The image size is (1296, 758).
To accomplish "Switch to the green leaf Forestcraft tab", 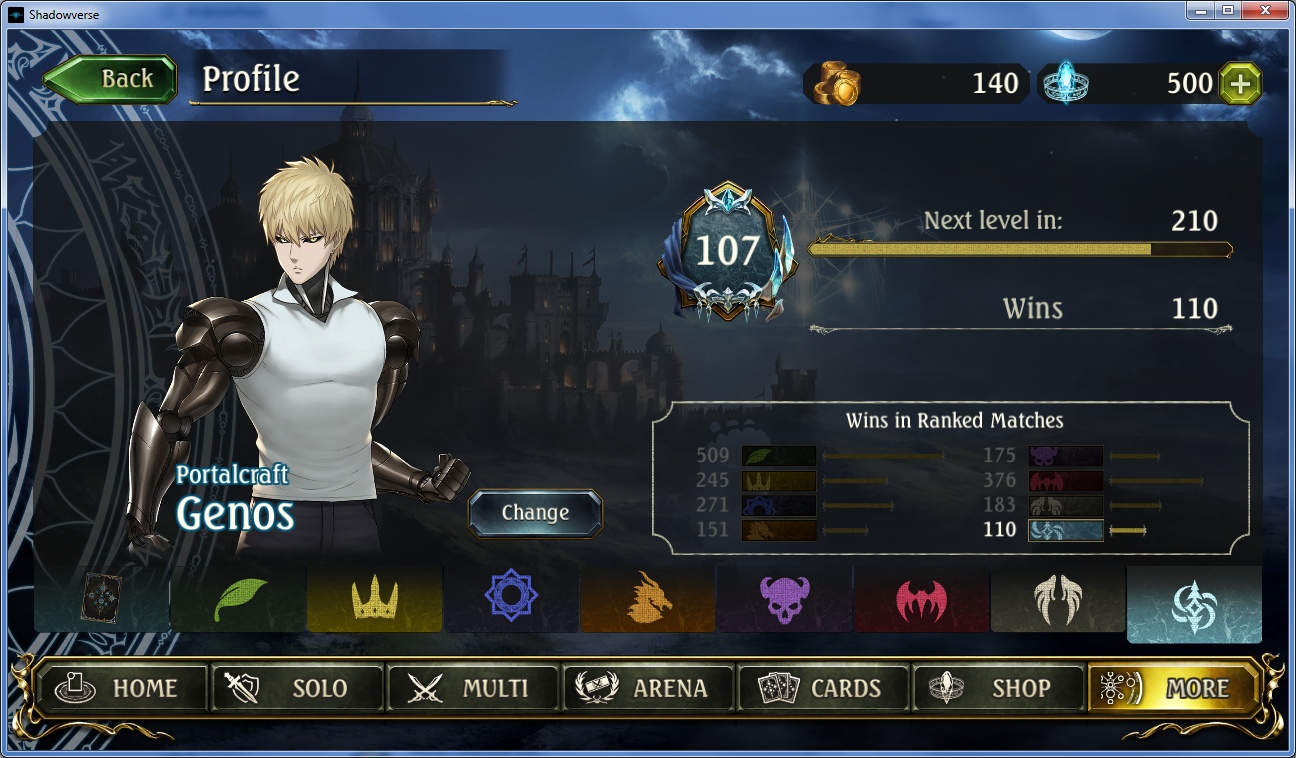I will (239, 600).
